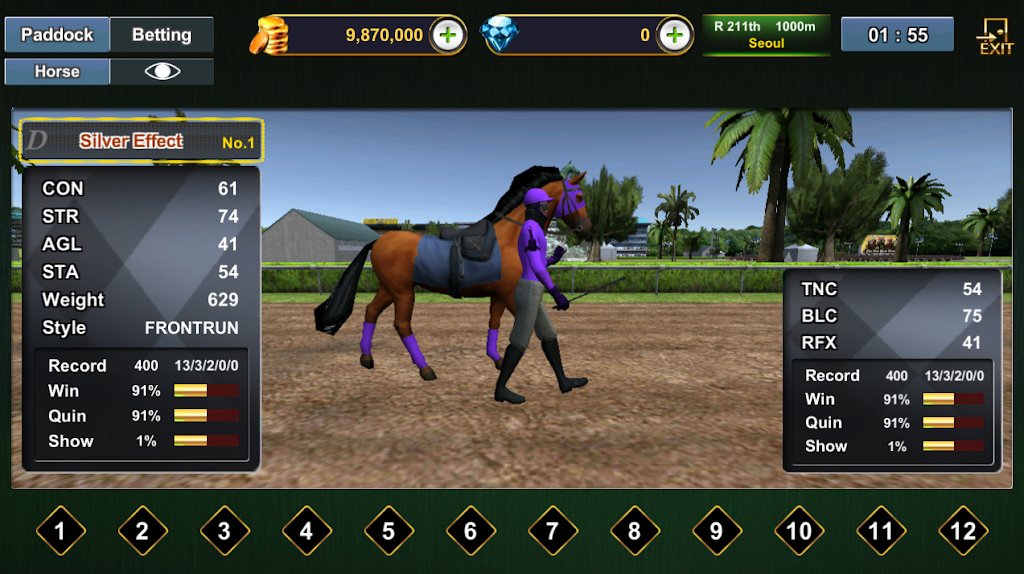Add more gold coins with plus button
The image size is (1024, 574).
[x=448, y=35]
